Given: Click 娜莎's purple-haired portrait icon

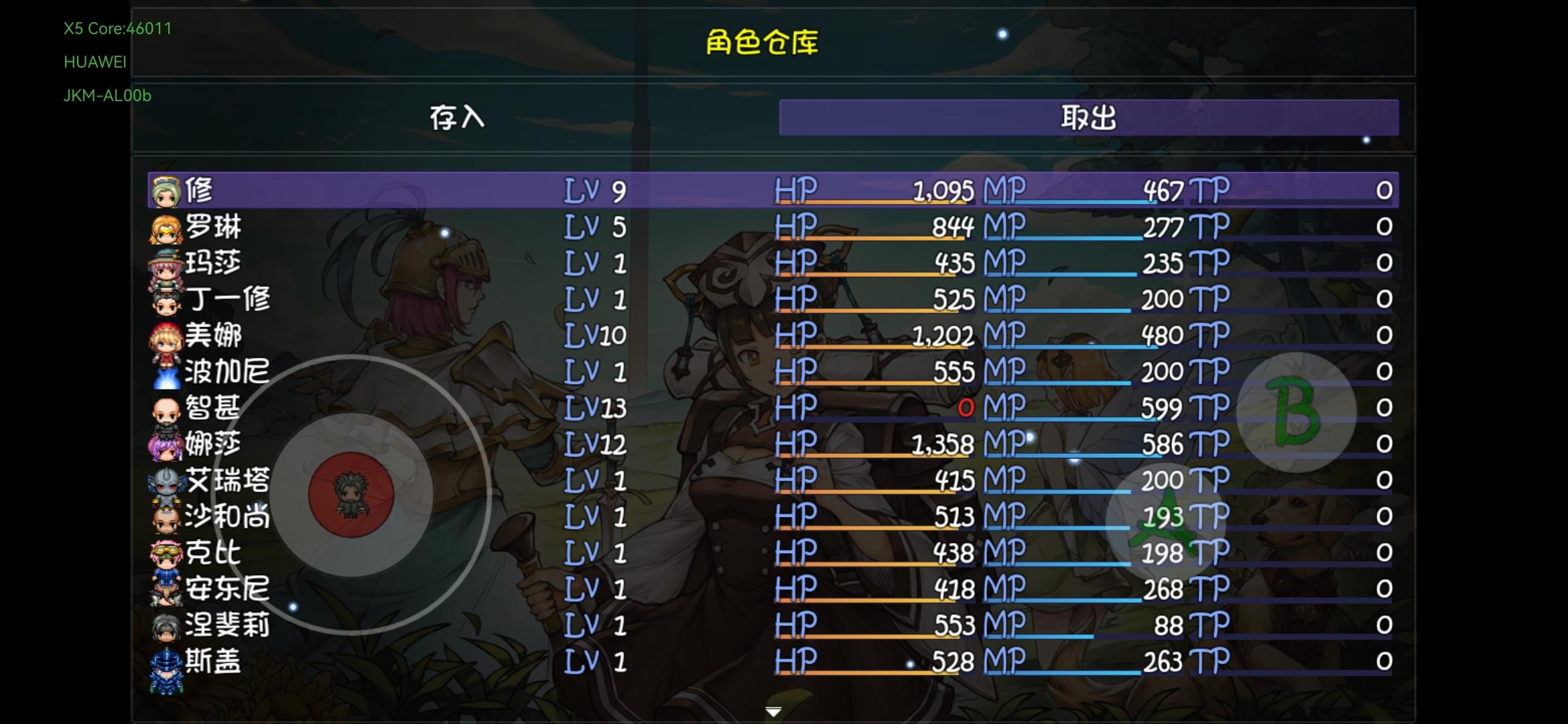Looking at the screenshot, I should (168, 445).
